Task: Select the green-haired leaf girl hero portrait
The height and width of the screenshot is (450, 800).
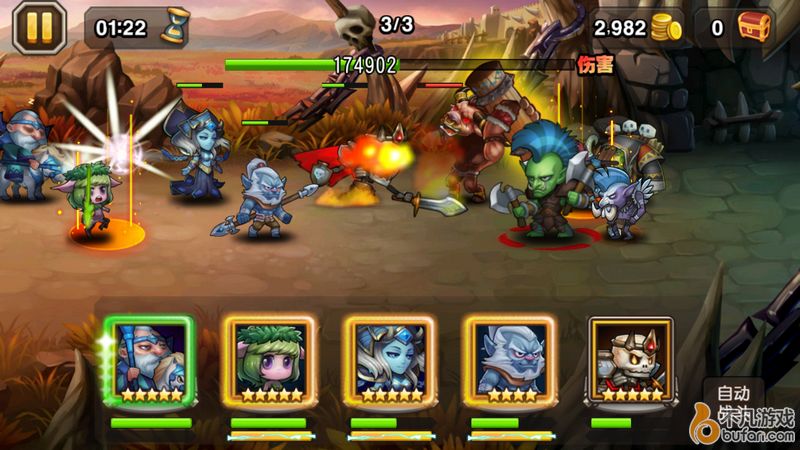Action: (x=270, y=360)
